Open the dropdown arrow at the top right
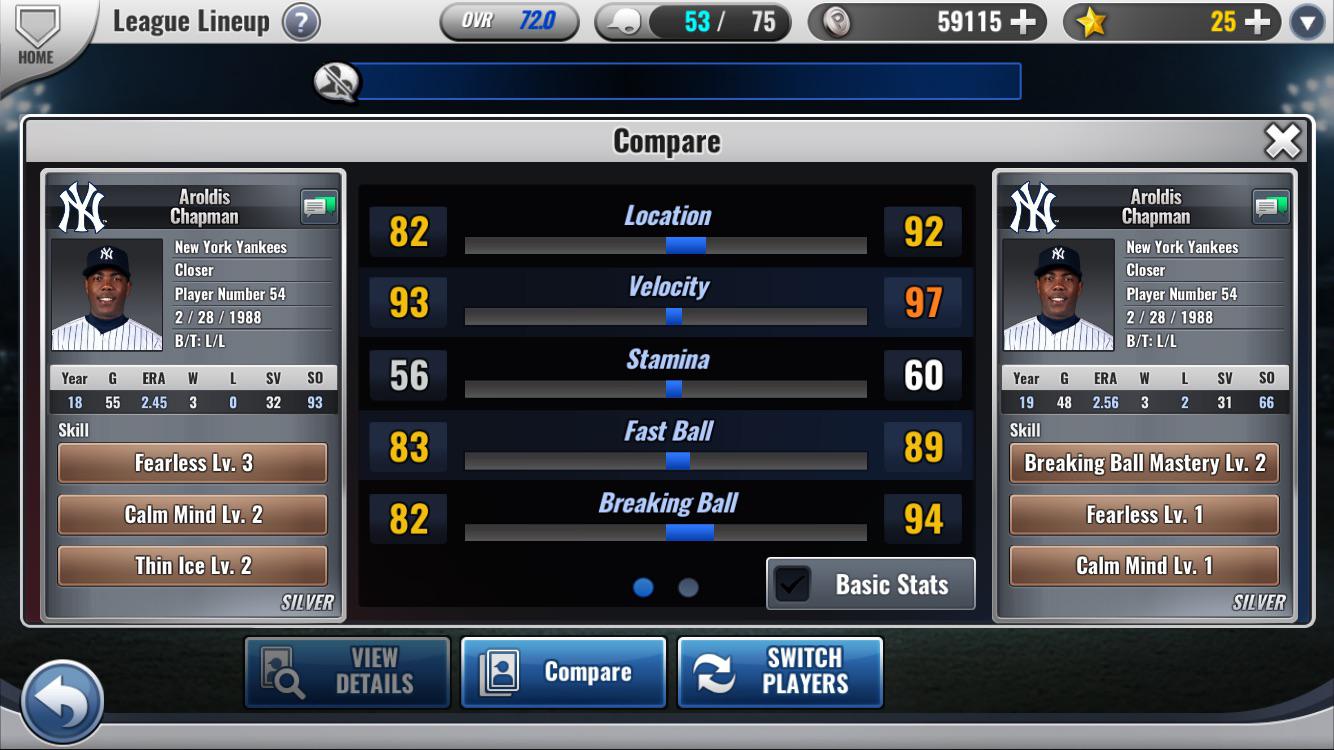This screenshot has height=750, width=1334. tap(1306, 21)
